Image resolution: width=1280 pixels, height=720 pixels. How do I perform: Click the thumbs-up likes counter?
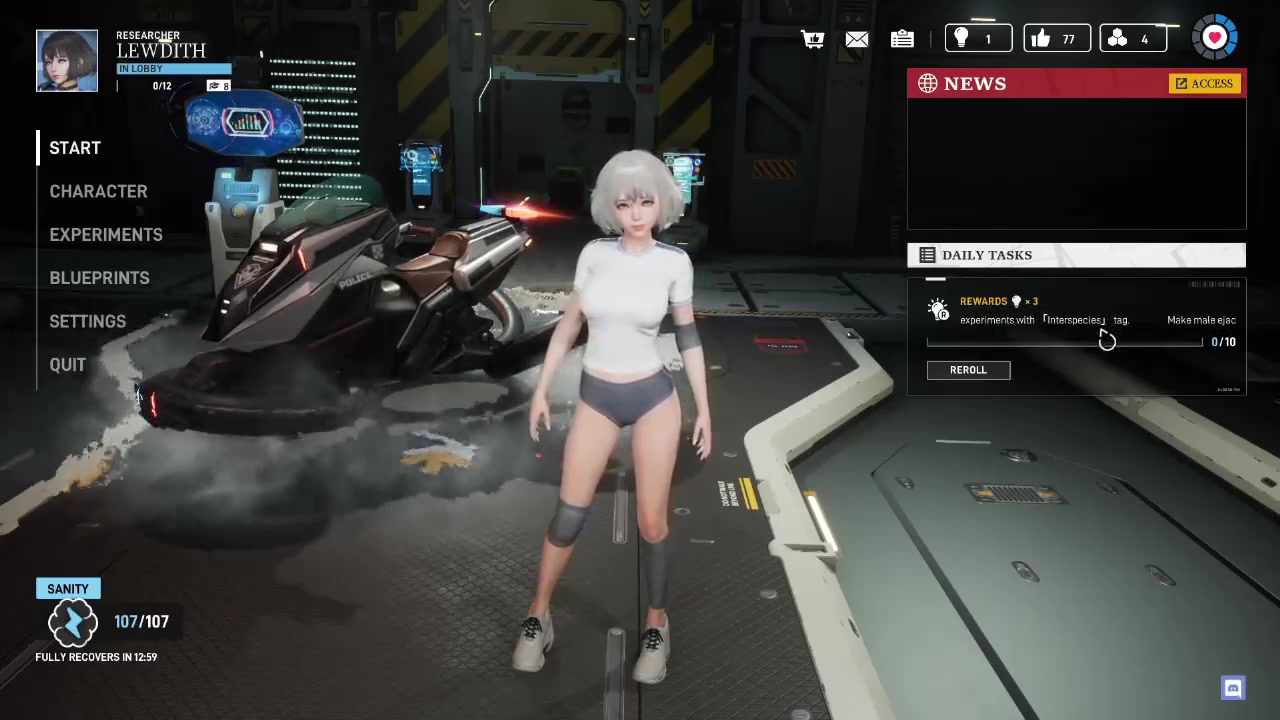coord(1056,39)
